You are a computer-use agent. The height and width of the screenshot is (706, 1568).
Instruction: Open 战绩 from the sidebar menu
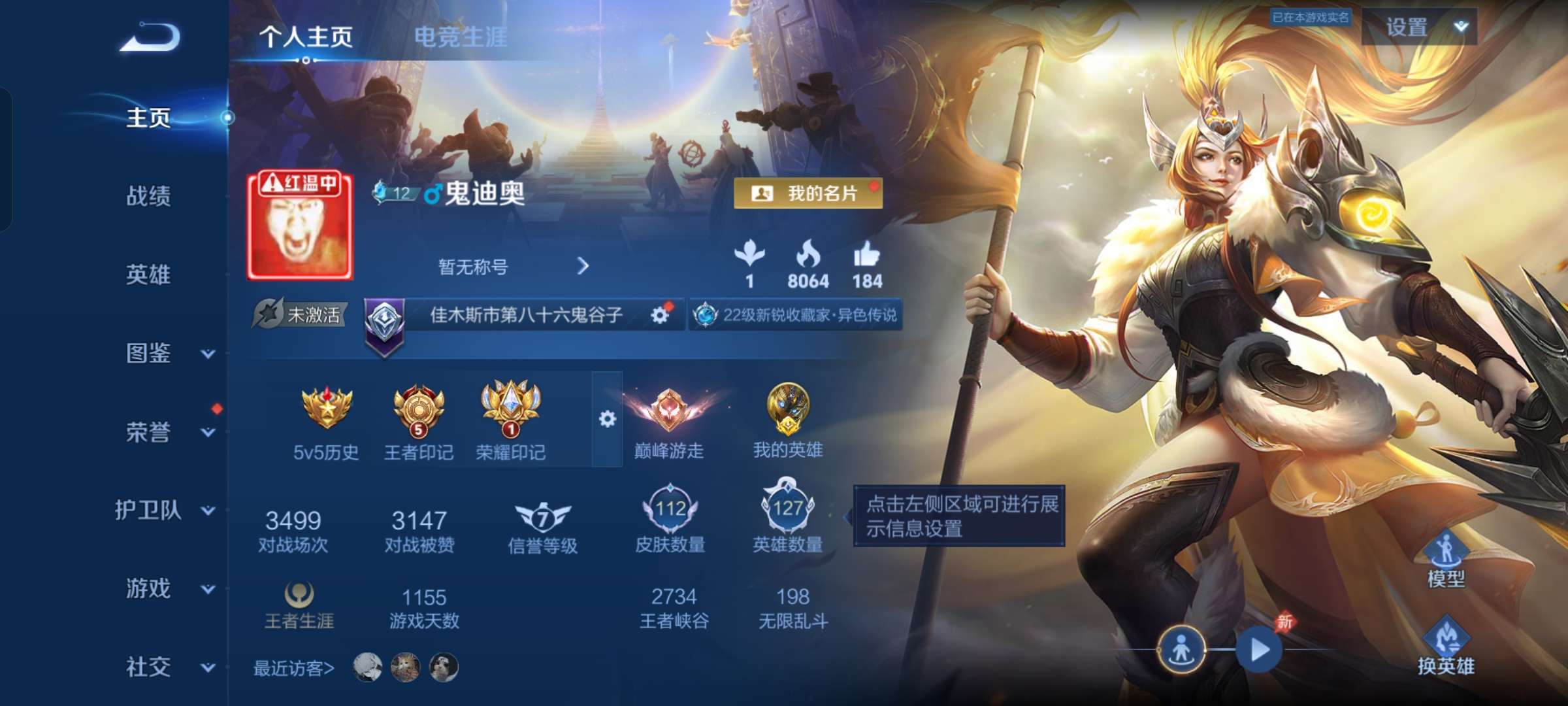point(148,197)
